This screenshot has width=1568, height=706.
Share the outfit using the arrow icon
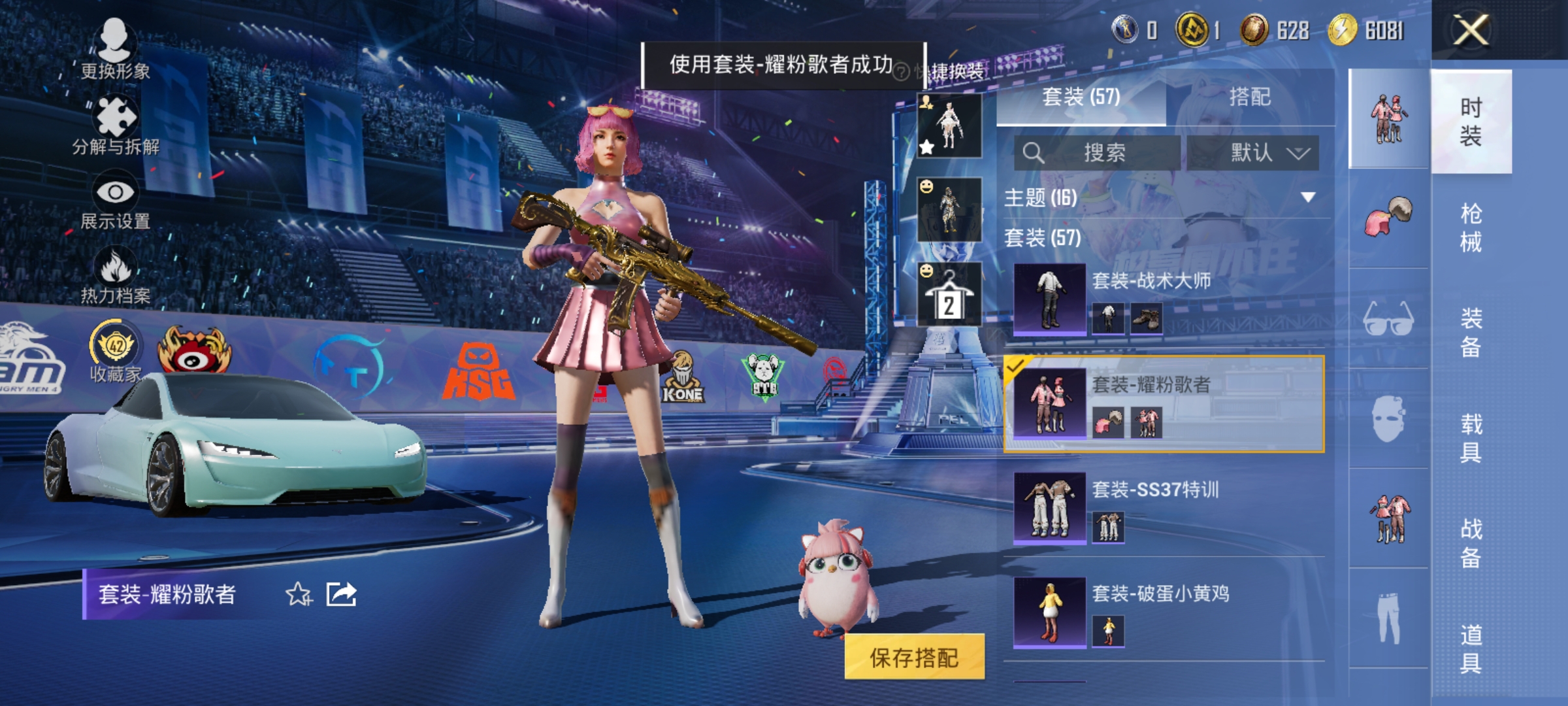coord(342,595)
